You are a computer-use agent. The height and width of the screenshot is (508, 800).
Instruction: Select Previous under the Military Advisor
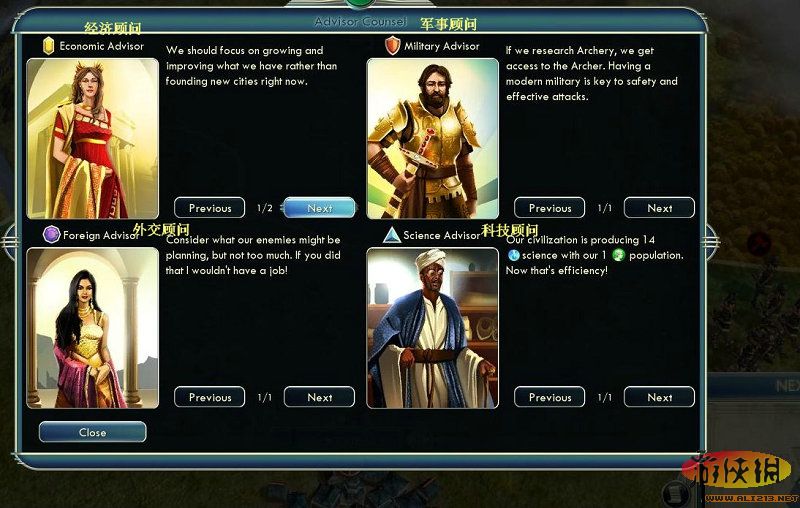(x=550, y=208)
